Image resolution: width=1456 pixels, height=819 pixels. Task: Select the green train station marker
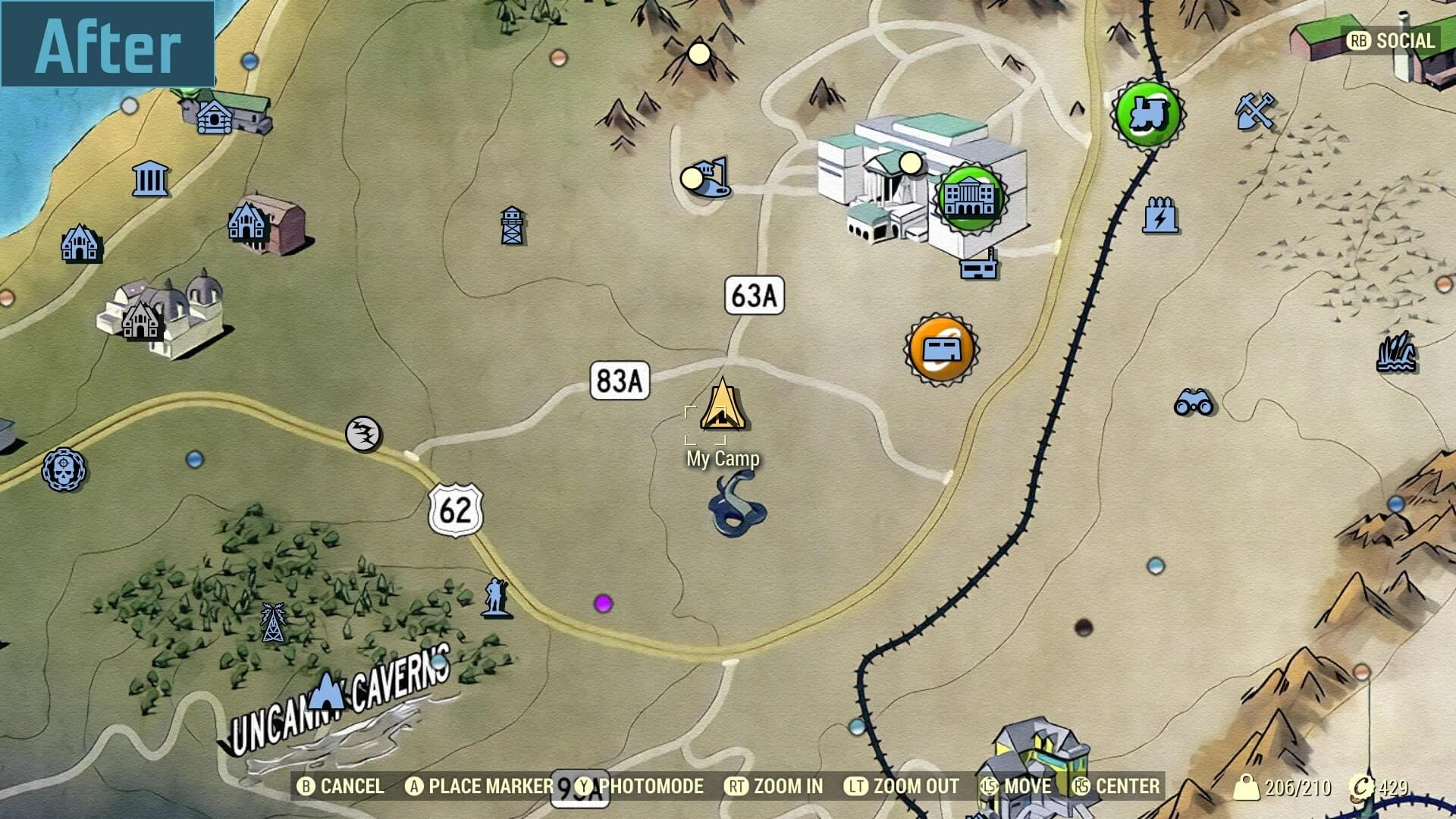point(1147,114)
